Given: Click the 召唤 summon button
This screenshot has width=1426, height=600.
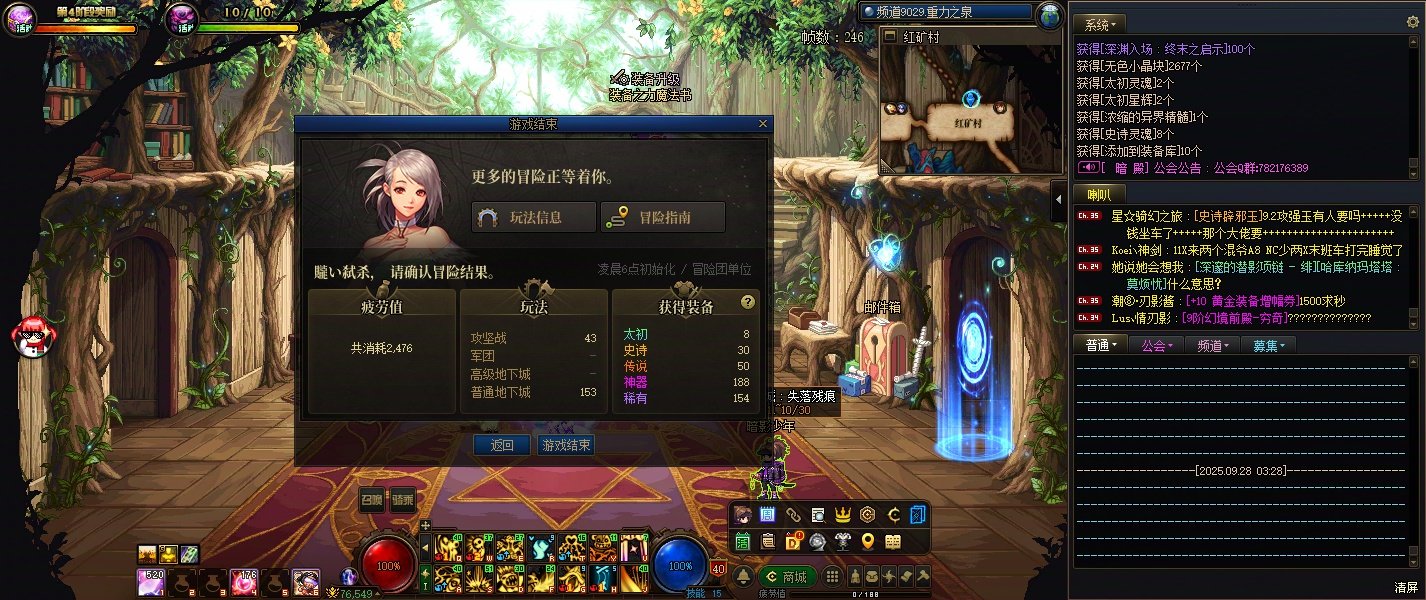Looking at the screenshot, I should click(x=372, y=501).
